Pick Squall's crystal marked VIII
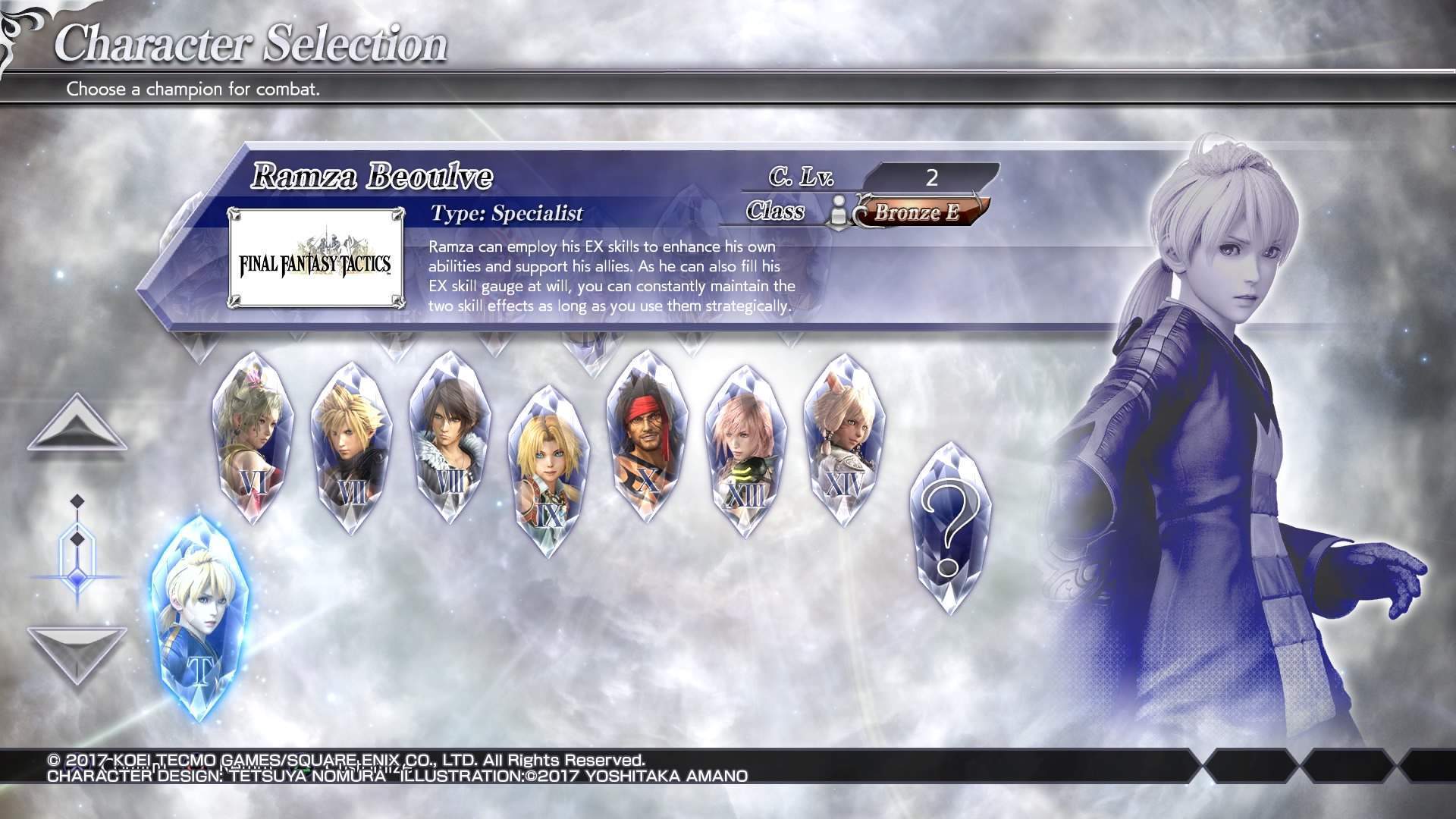 click(450, 438)
